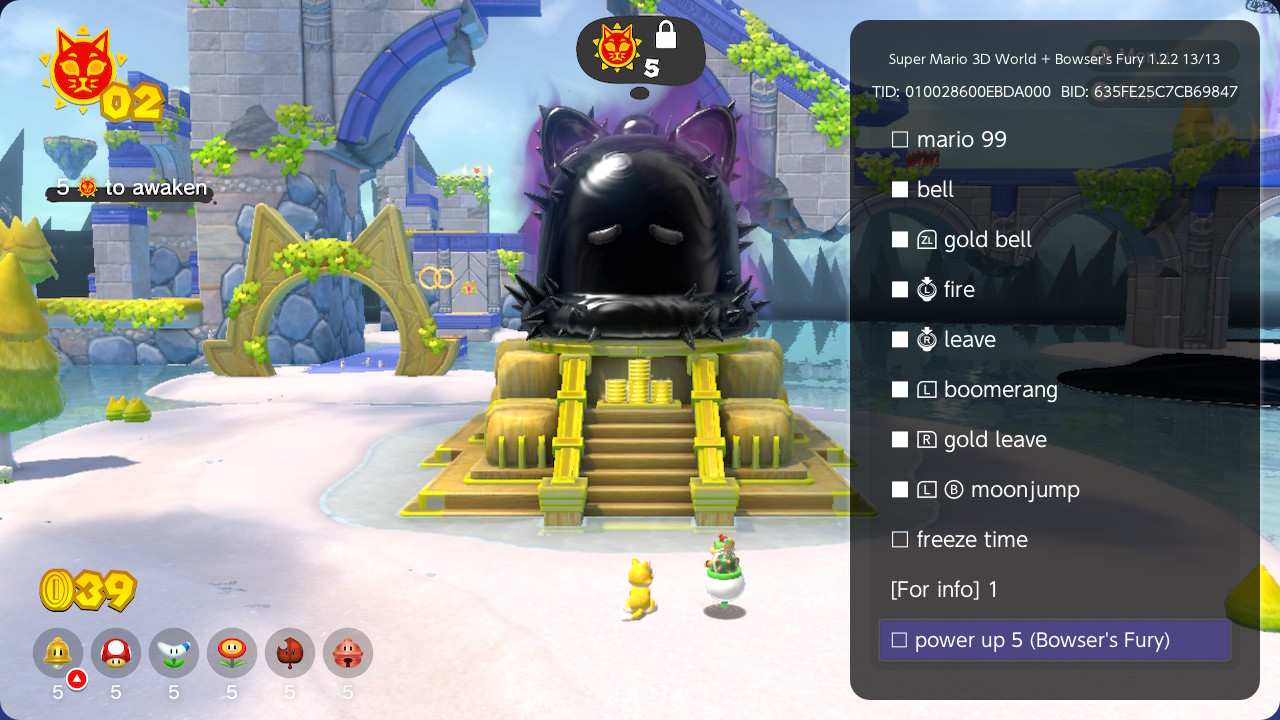The image size is (1280, 720).
Task: Click the lock icon in the thought bubble
Action: [x=665, y=34]
